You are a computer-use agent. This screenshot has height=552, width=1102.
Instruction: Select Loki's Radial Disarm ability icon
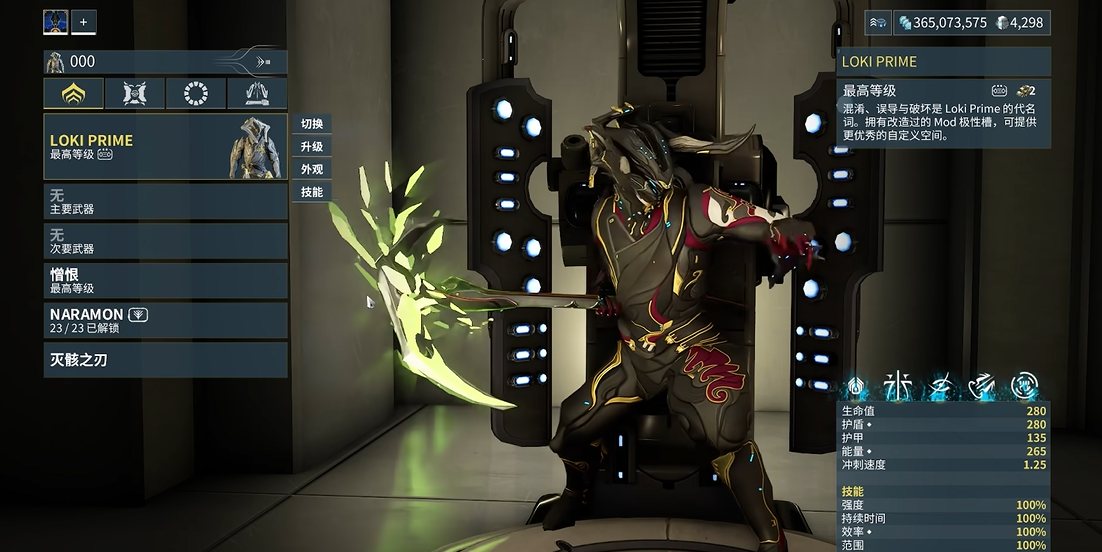coord(1024,385)
